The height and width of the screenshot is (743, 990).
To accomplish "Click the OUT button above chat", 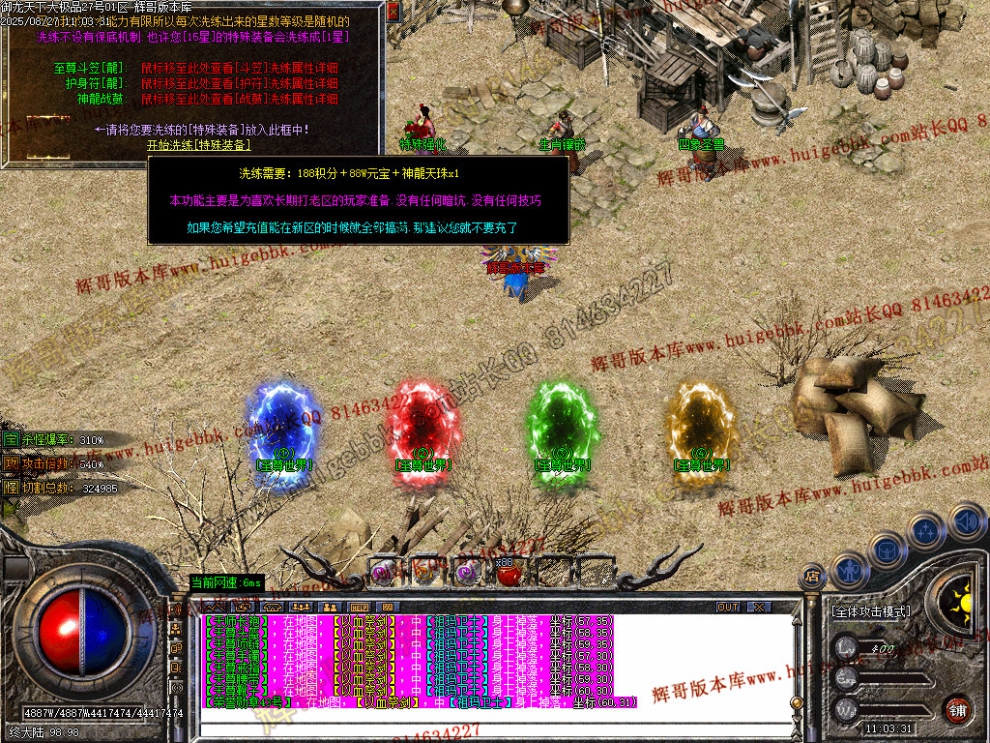I will pos(728,607).
